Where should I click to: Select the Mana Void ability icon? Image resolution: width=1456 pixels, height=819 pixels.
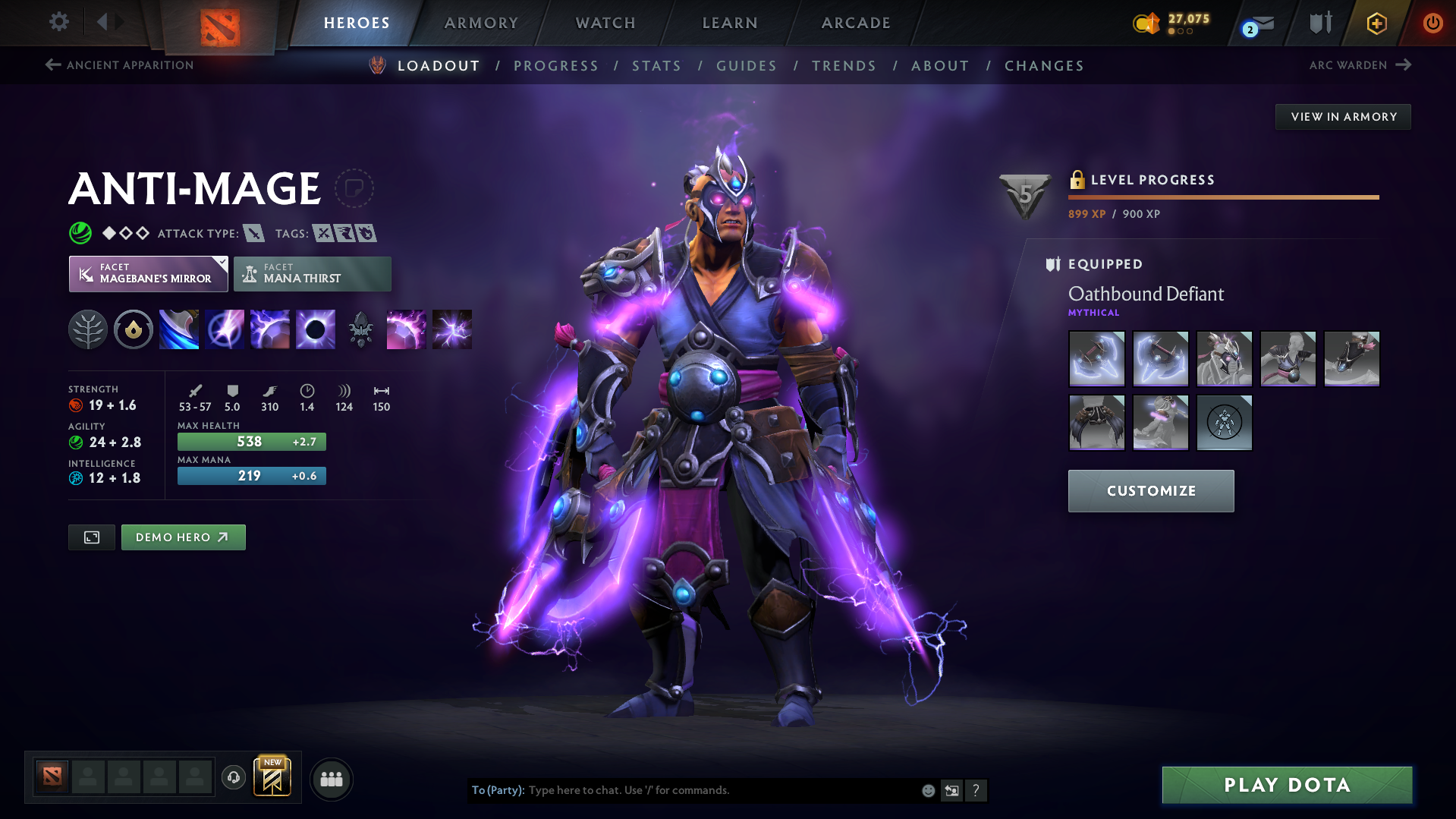pyautogui.click(x=315, y=329)
